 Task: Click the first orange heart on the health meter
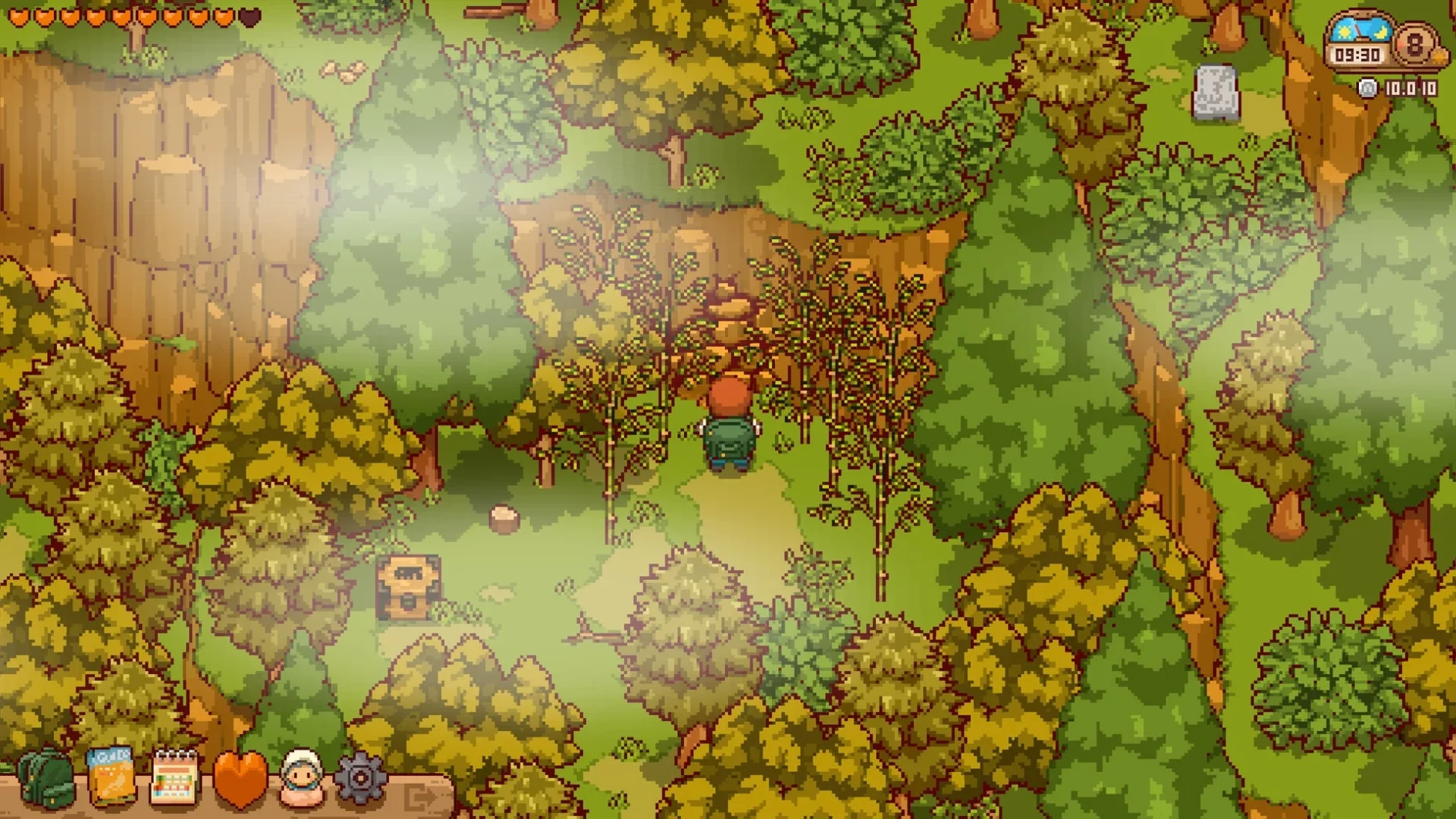18,17
